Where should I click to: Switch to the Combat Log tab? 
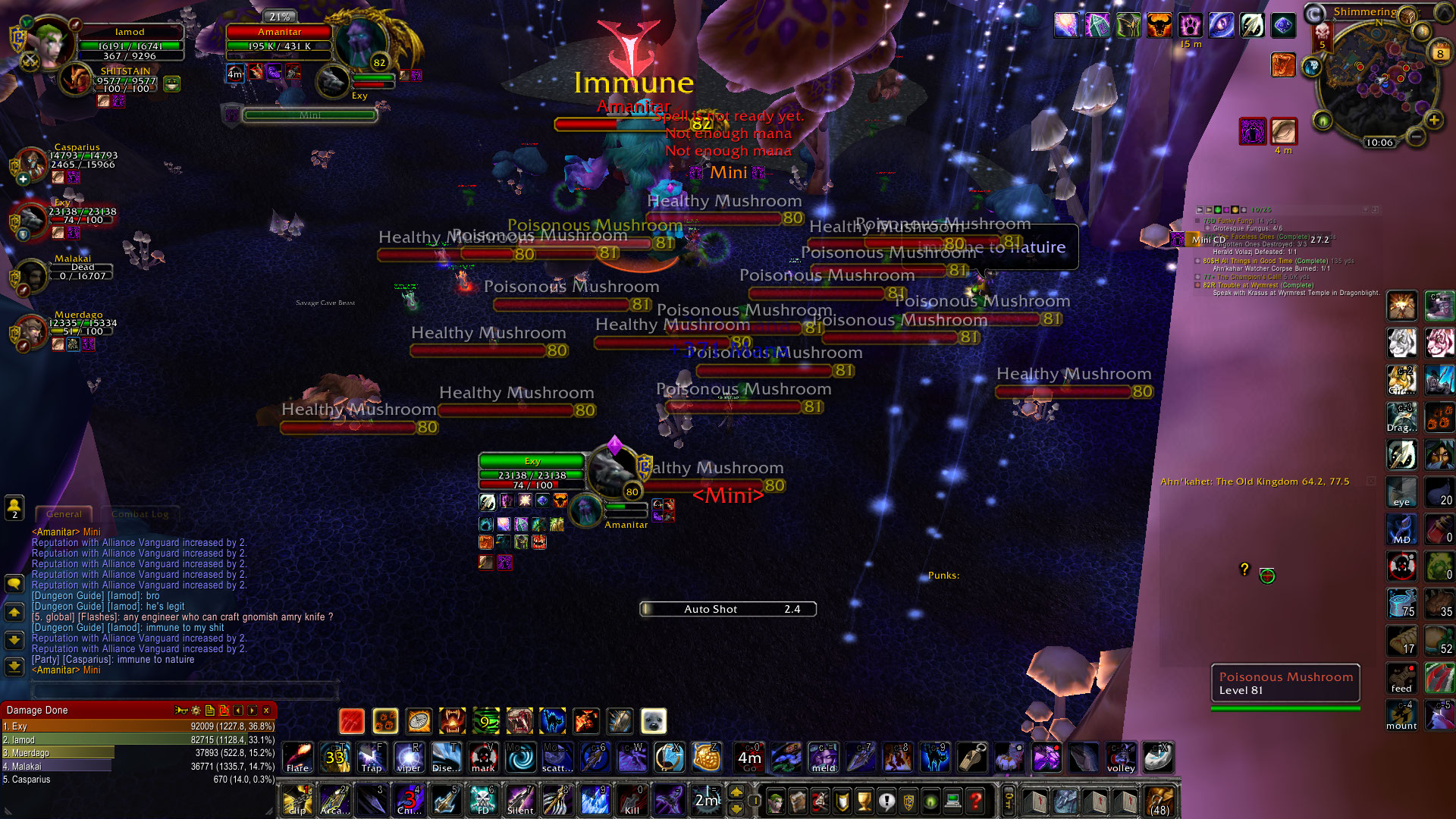coord(140,514)
